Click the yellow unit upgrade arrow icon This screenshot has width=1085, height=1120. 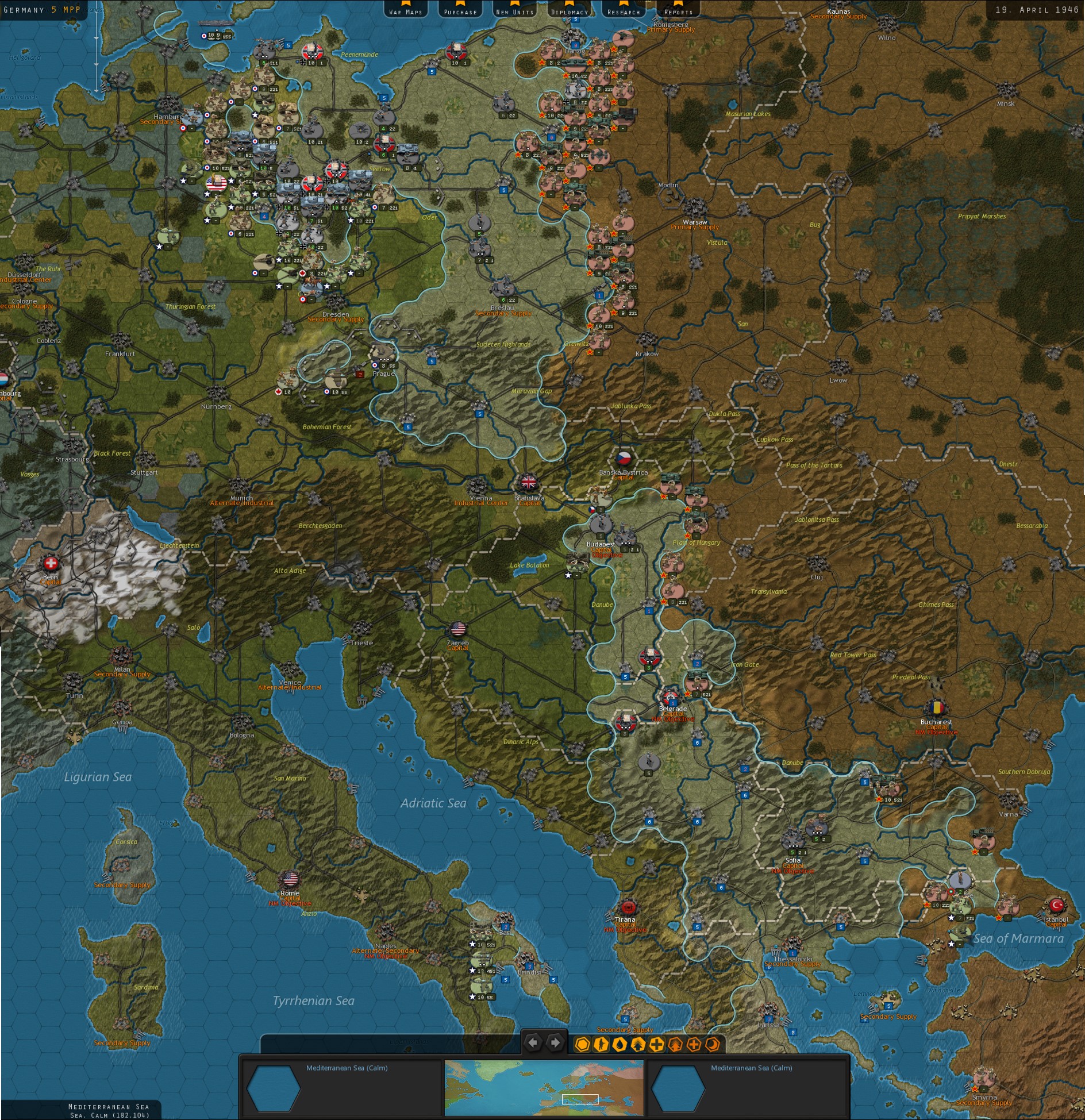point(638,1044)
